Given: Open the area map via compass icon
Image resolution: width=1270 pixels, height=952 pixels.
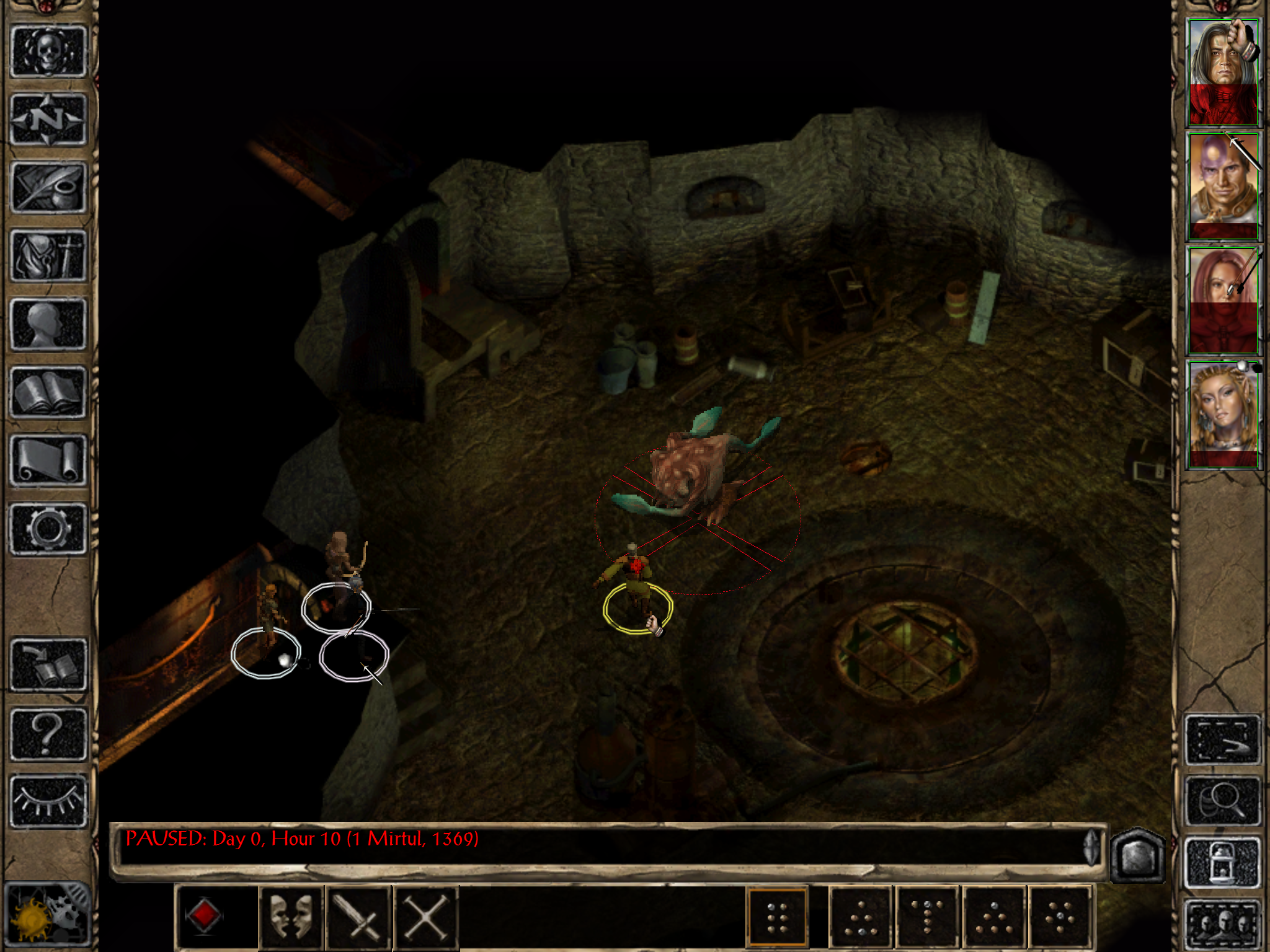Looking at the screenshot, I should pyautogui.click(x=48, y=120).
